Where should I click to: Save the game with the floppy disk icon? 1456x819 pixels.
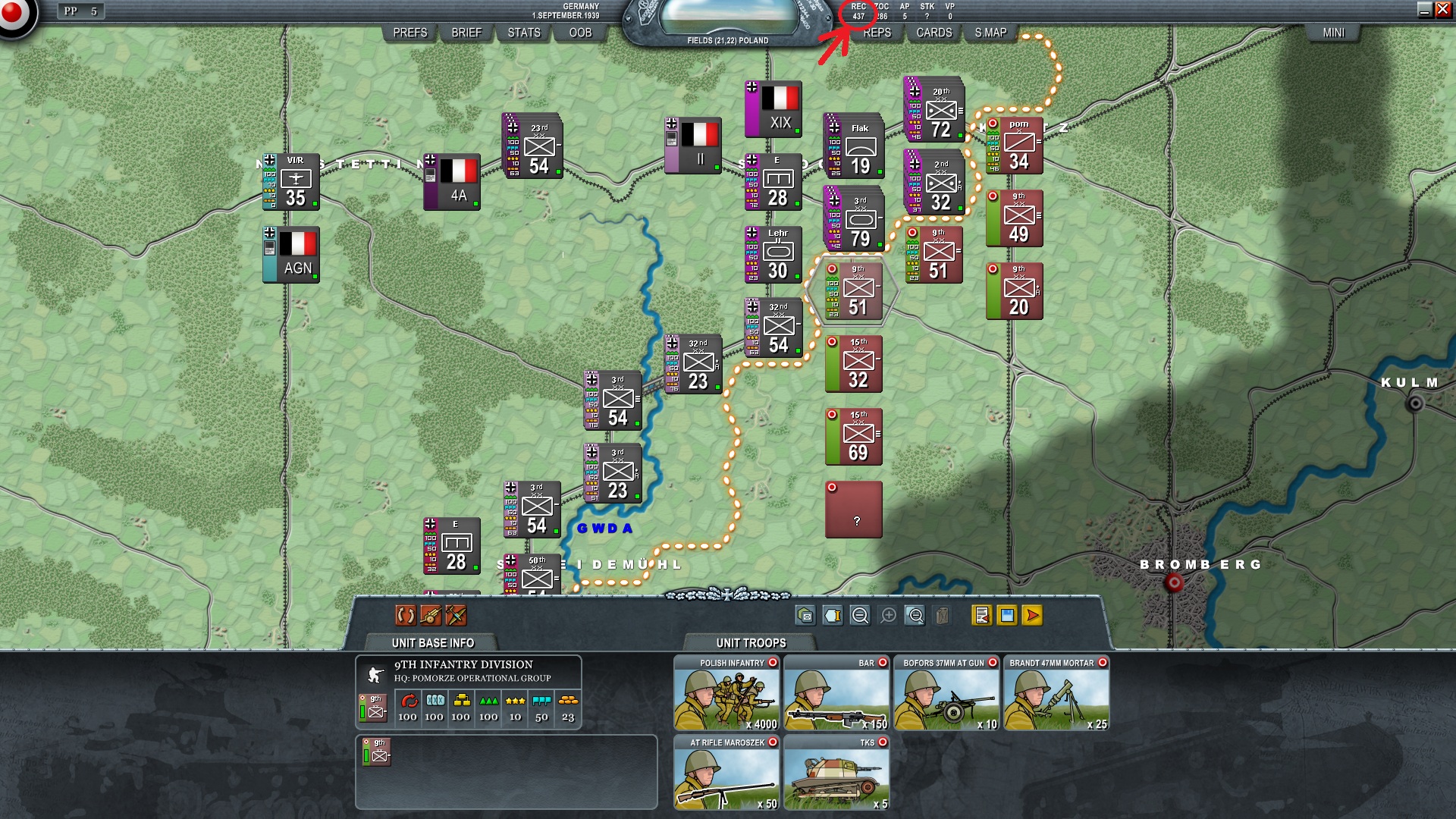[1006, 616]
